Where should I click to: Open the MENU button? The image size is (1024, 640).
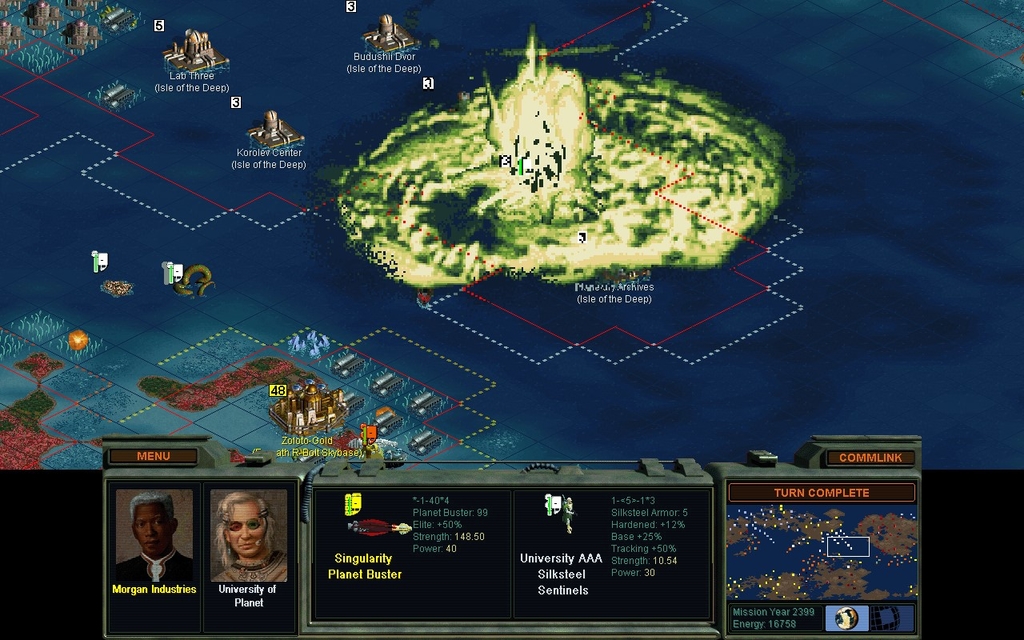pyautogui.click(x=153, y=456)
